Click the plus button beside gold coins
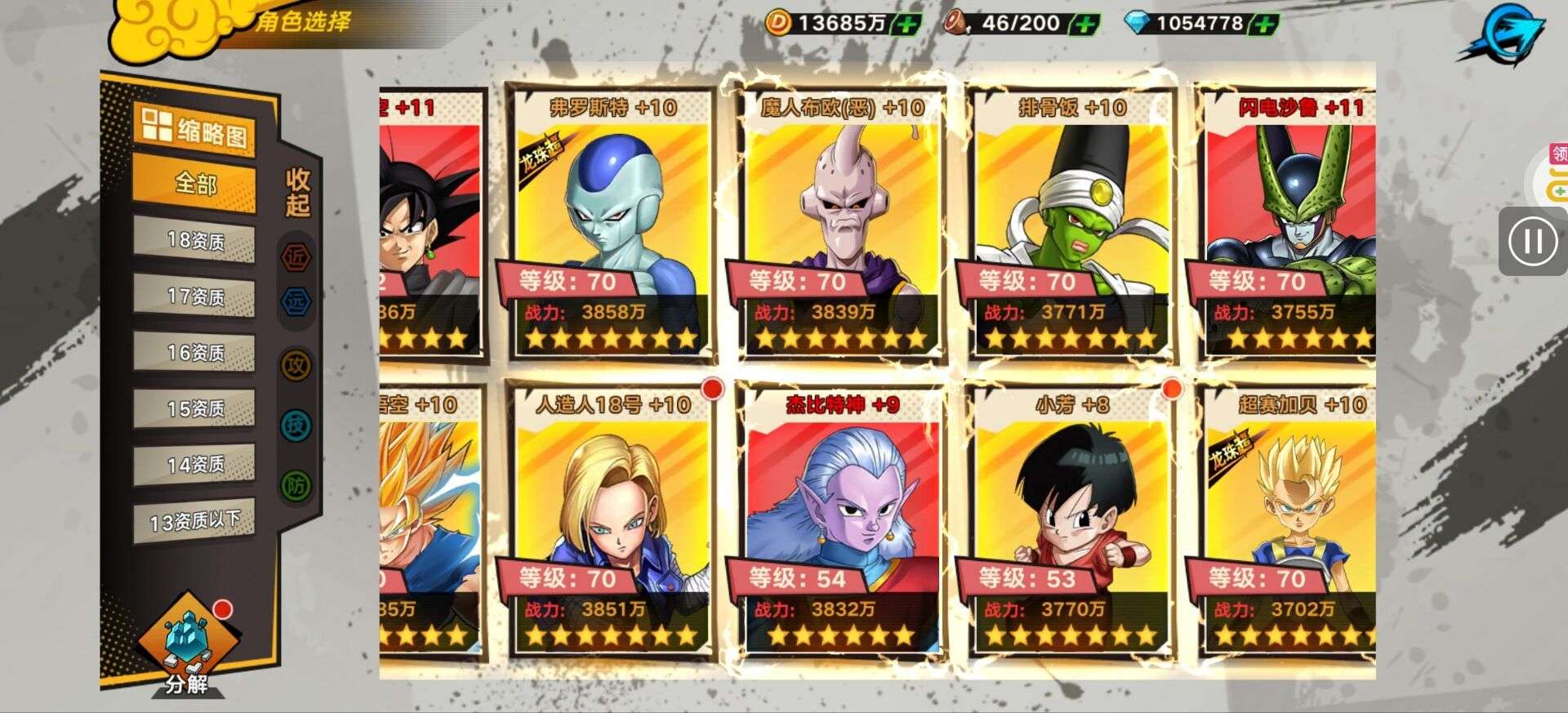The height and width of the screenshot is (713, 1568). pos(906,24)
